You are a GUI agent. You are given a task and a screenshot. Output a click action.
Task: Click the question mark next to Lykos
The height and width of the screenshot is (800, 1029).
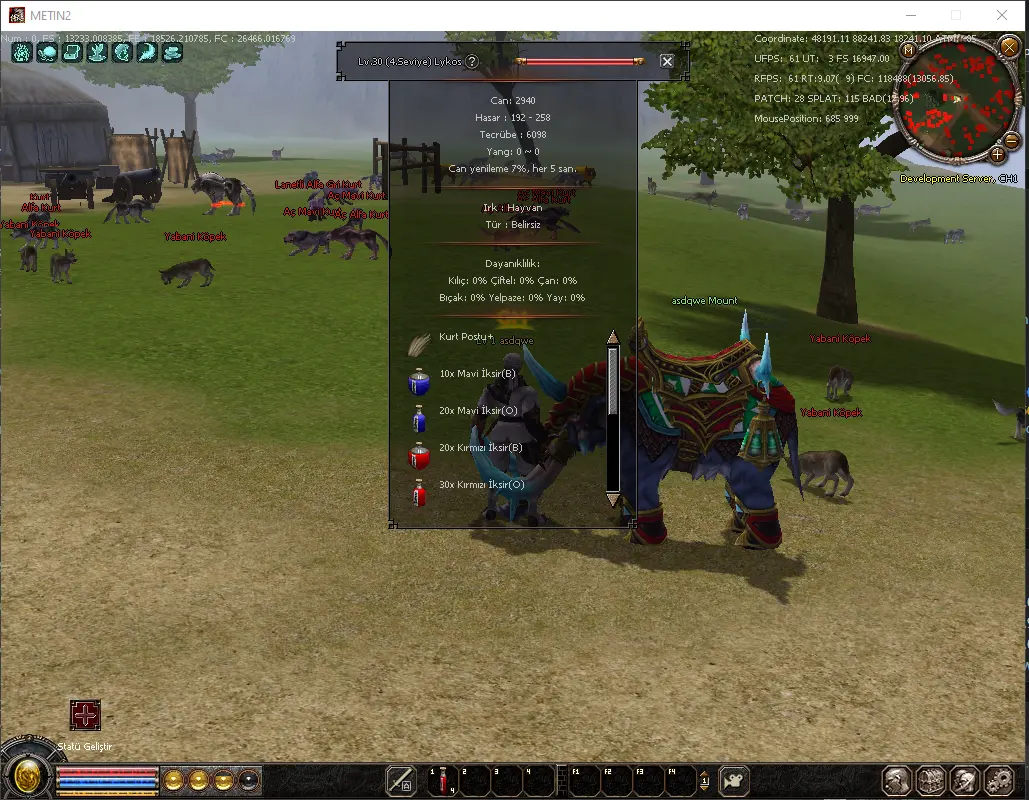(472, 62)
